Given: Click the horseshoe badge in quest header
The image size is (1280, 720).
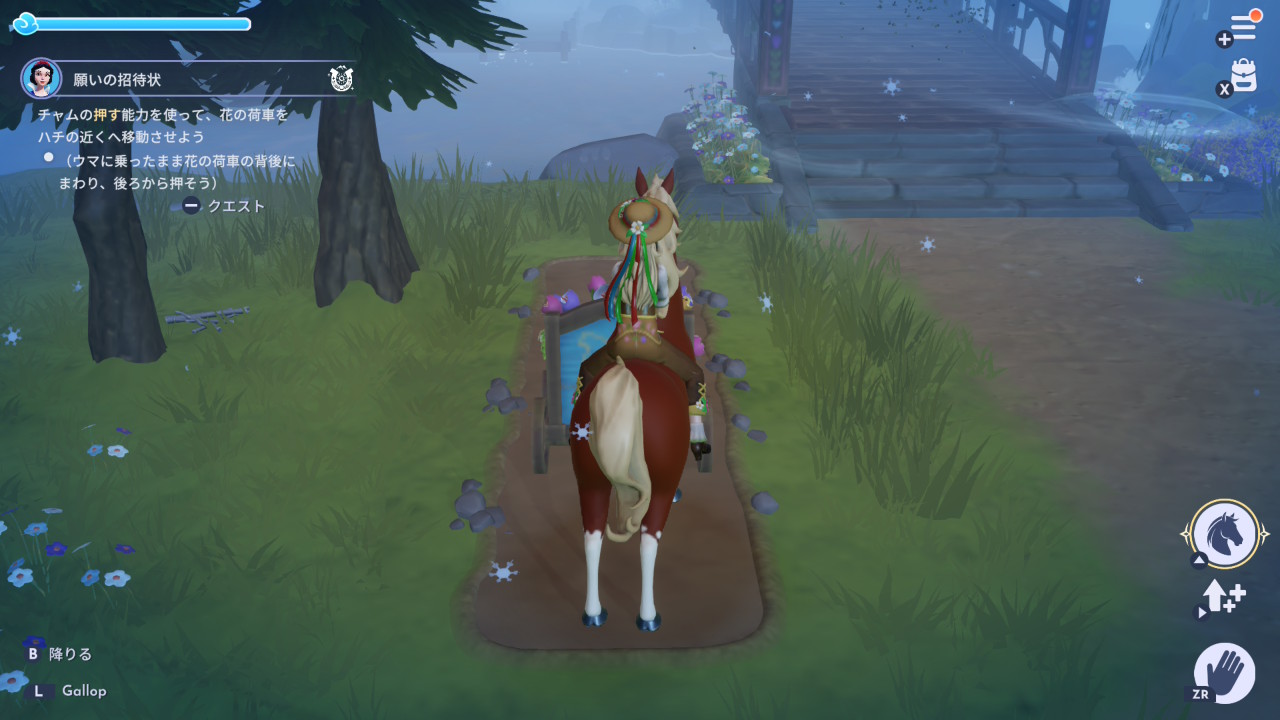Looking at the screenshot, I should 341,79.
